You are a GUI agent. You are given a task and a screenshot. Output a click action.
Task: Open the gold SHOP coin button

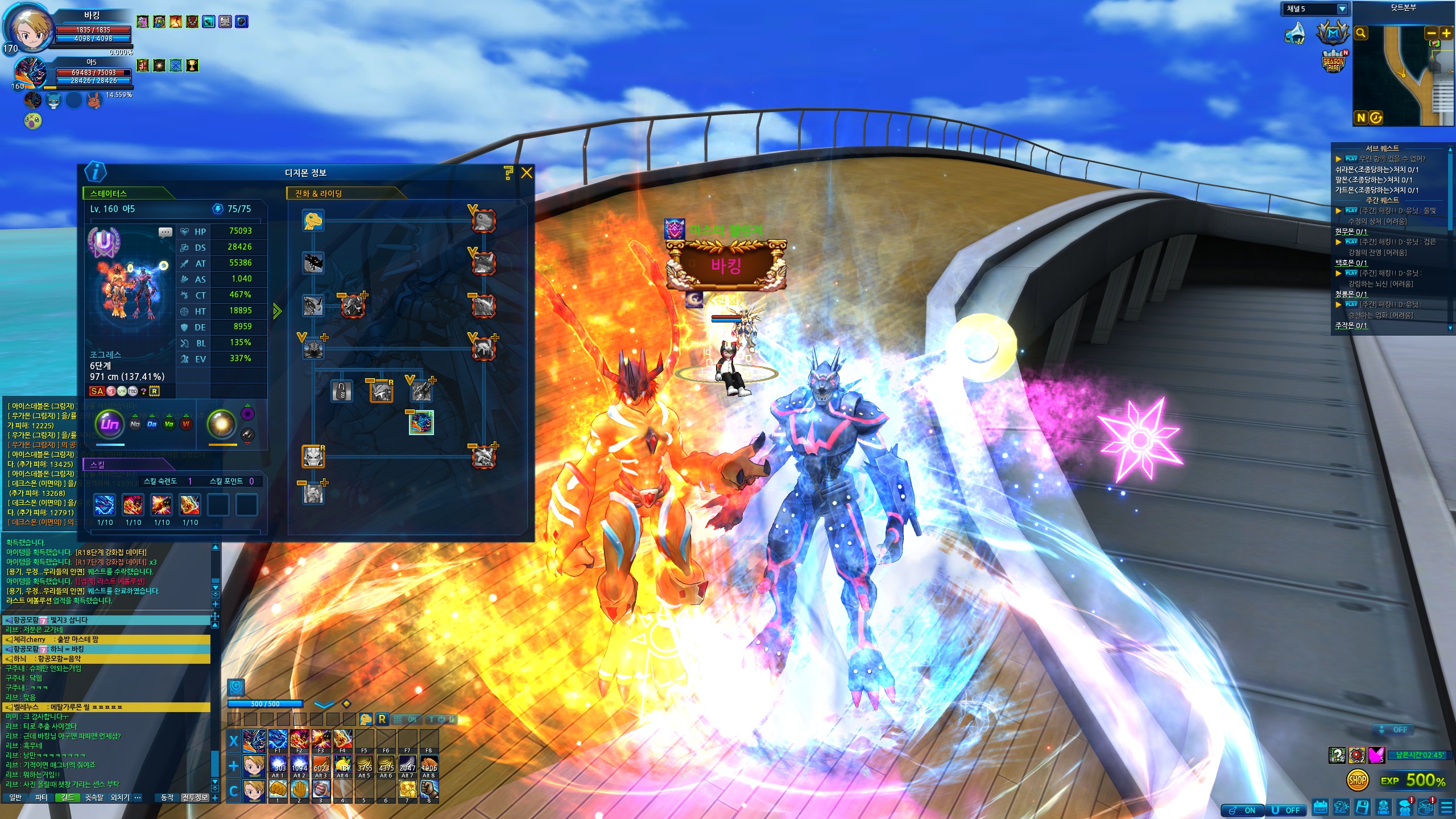(1357, 780)
